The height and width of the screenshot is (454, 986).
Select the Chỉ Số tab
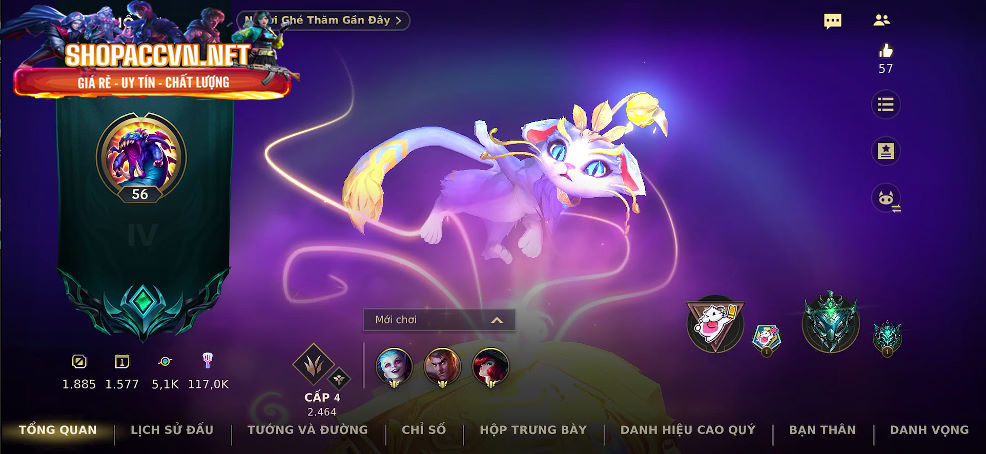click(x=424, y=430)
